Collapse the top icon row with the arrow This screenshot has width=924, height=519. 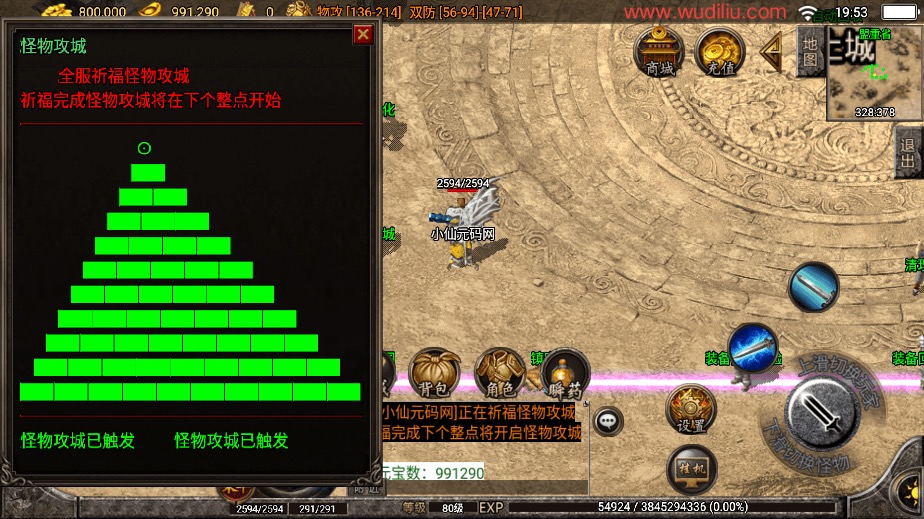pos(771,52)
